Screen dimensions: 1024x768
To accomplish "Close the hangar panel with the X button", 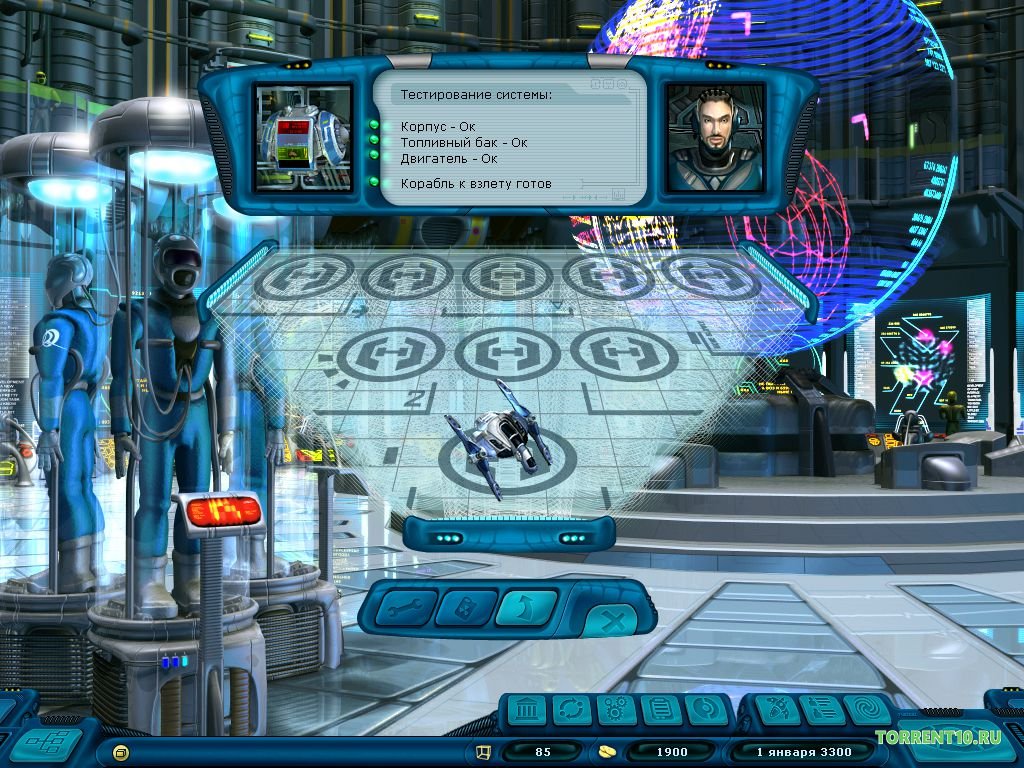I will (613, 623).
